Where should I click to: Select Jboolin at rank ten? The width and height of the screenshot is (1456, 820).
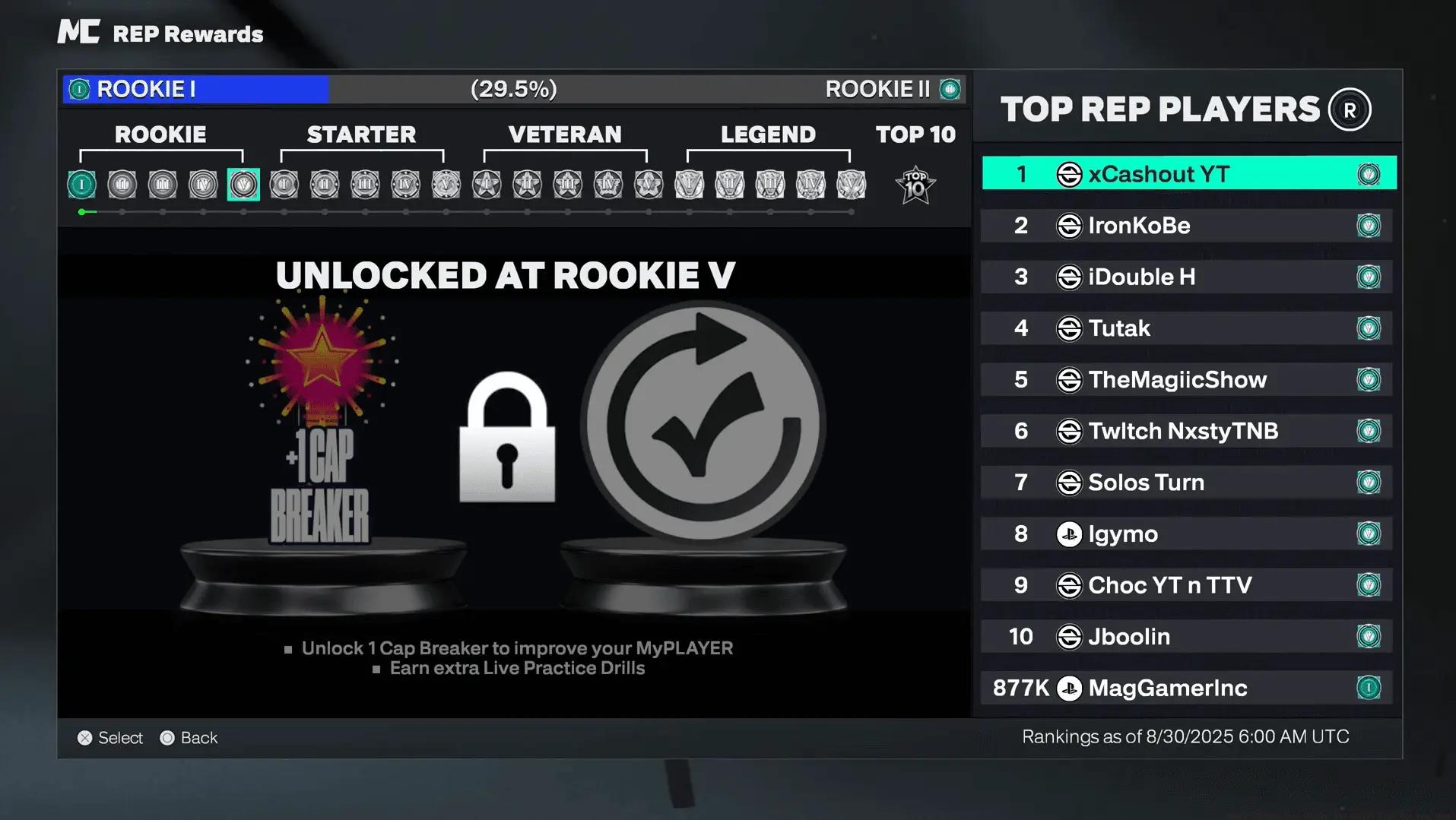pyautogui.click(x=1187, y=636)
